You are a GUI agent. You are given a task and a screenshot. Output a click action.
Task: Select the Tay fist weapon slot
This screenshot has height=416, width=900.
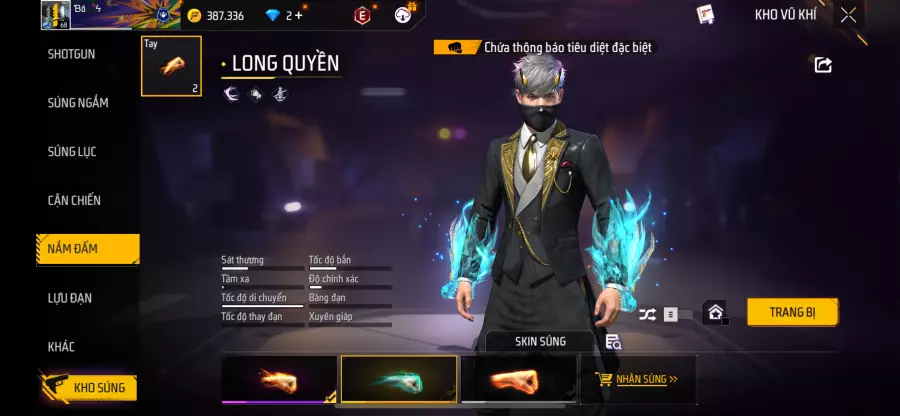(171, 66)
